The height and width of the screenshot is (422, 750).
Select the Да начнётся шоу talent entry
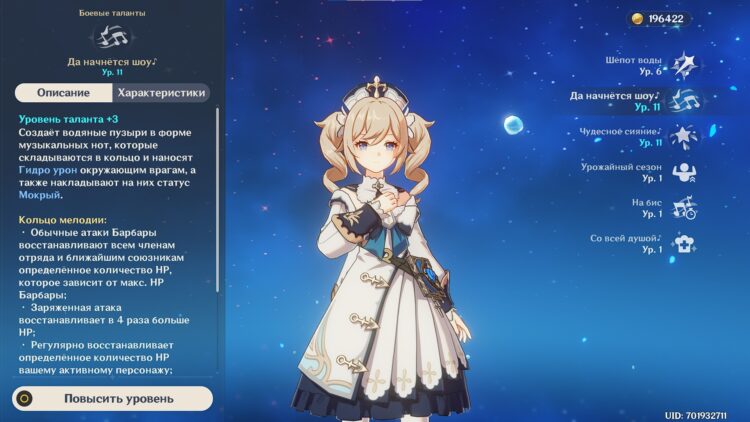pos(684,101)
